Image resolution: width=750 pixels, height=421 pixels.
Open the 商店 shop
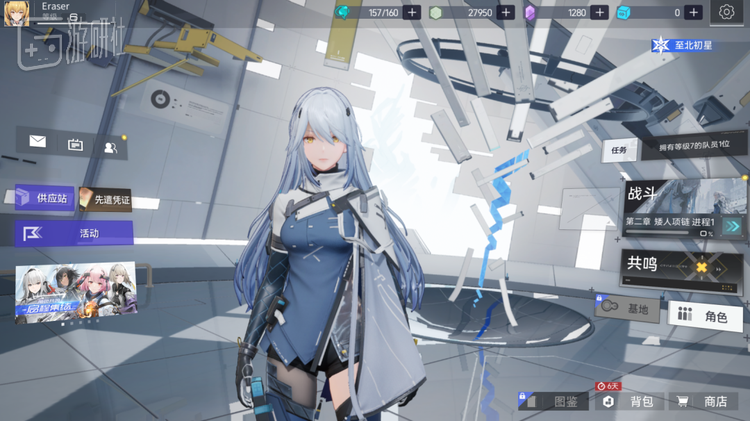point(704,401)
